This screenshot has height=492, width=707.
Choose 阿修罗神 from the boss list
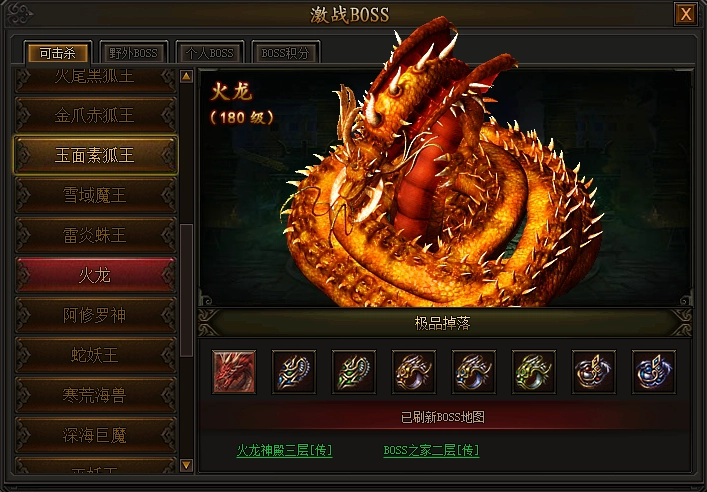95,315
